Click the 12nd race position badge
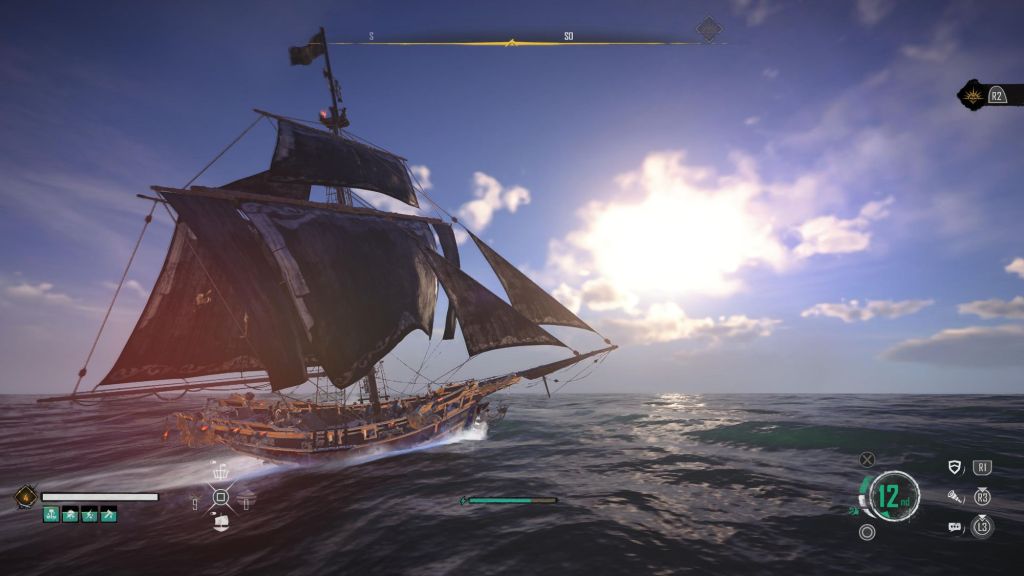The height and width of the screenshot is (576, 1024). (x=893, y=496)
